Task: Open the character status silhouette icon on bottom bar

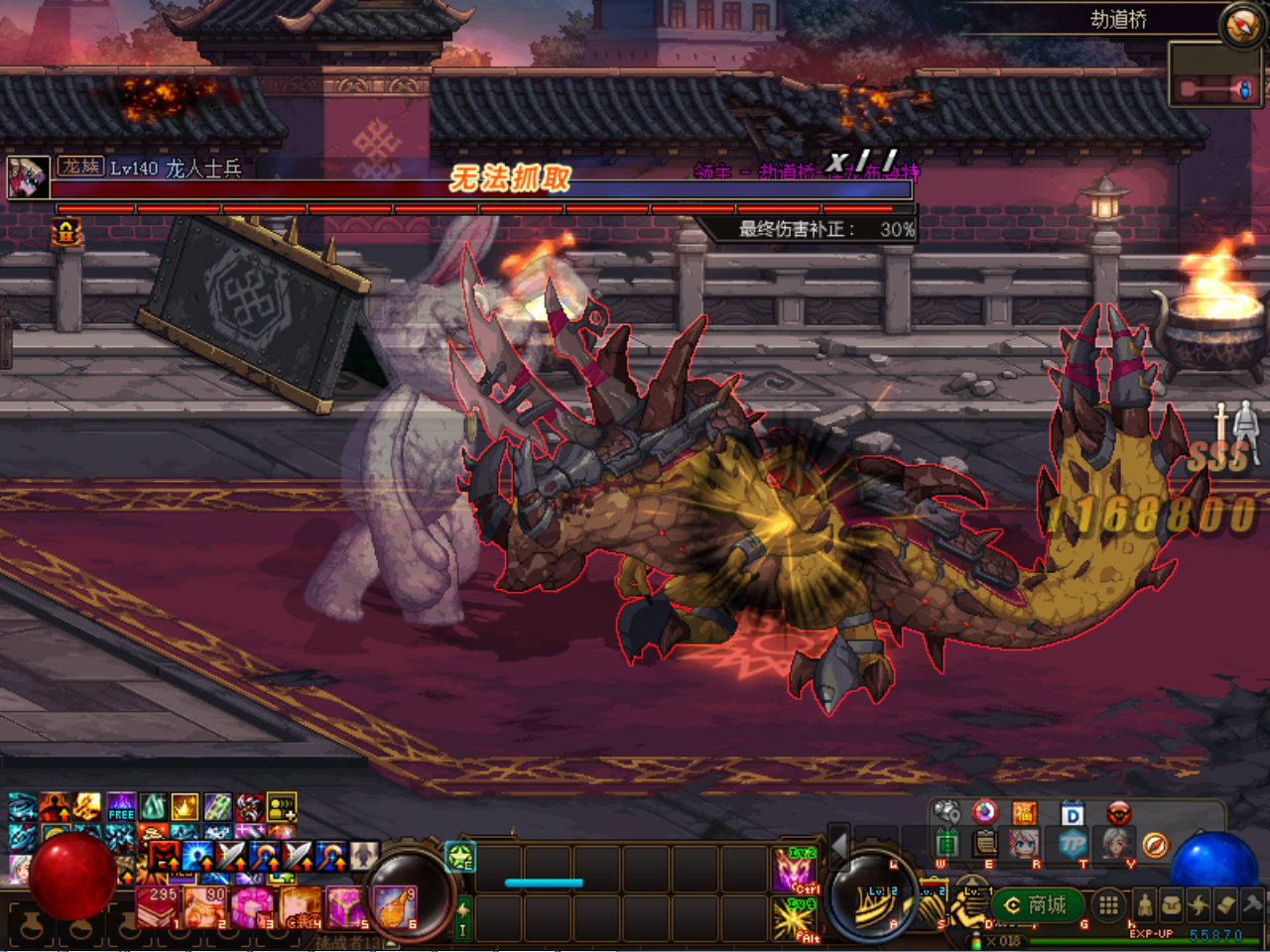Action: coord(1145,903)
